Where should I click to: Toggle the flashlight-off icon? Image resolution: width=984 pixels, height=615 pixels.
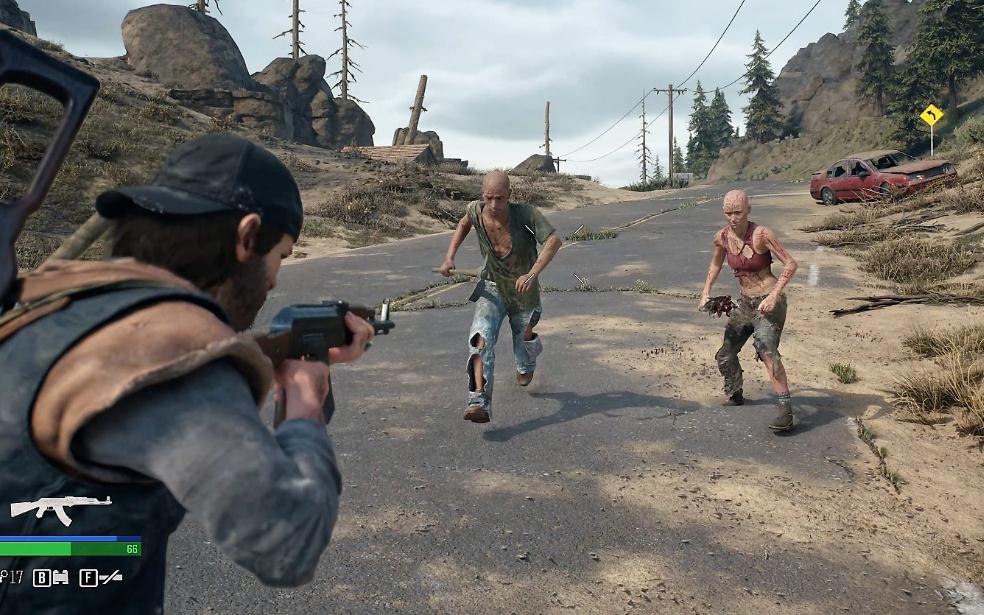(111, 577)
